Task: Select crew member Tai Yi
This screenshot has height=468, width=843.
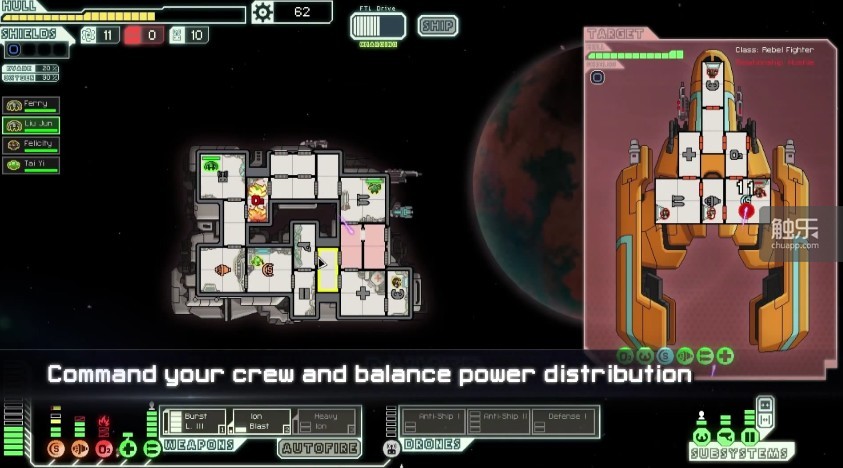Action: tap(31, 165)
